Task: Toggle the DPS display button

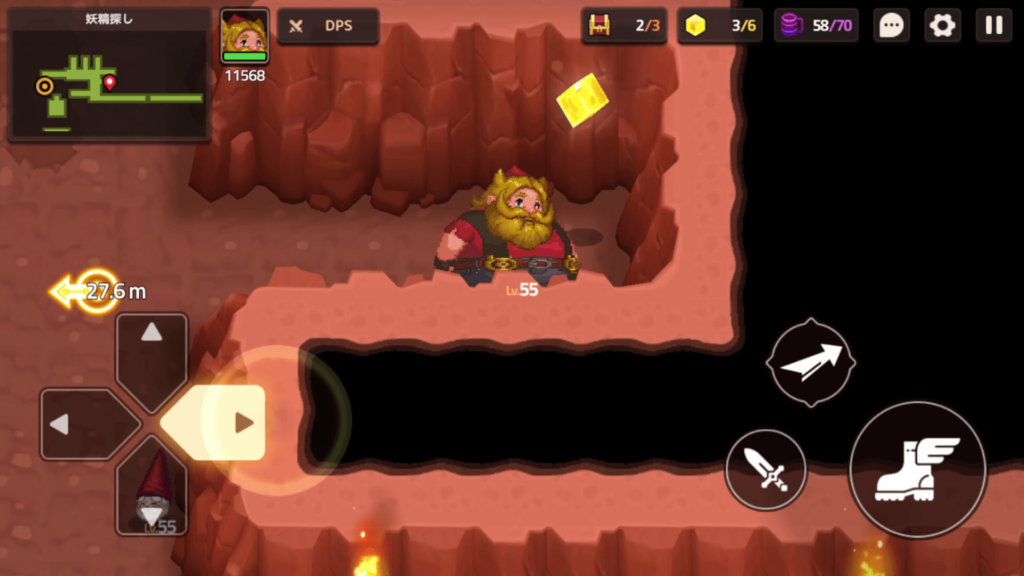Action: (x=327, y=26)
